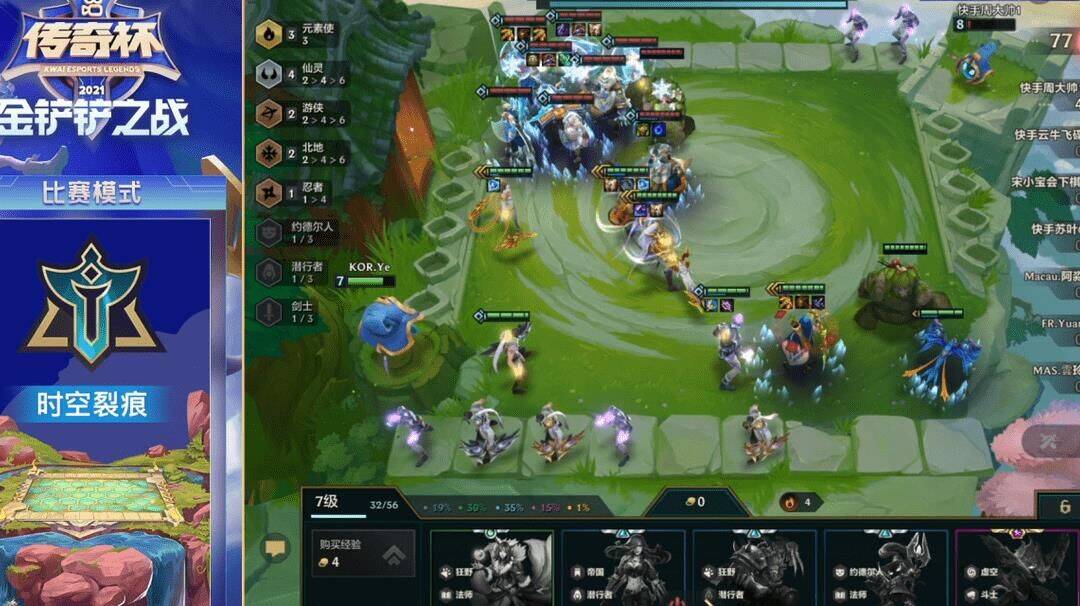View player 宋小宝会下棋 in the scoreboard
This screenshot has height=606, width=1080.
click(1046, 182)
